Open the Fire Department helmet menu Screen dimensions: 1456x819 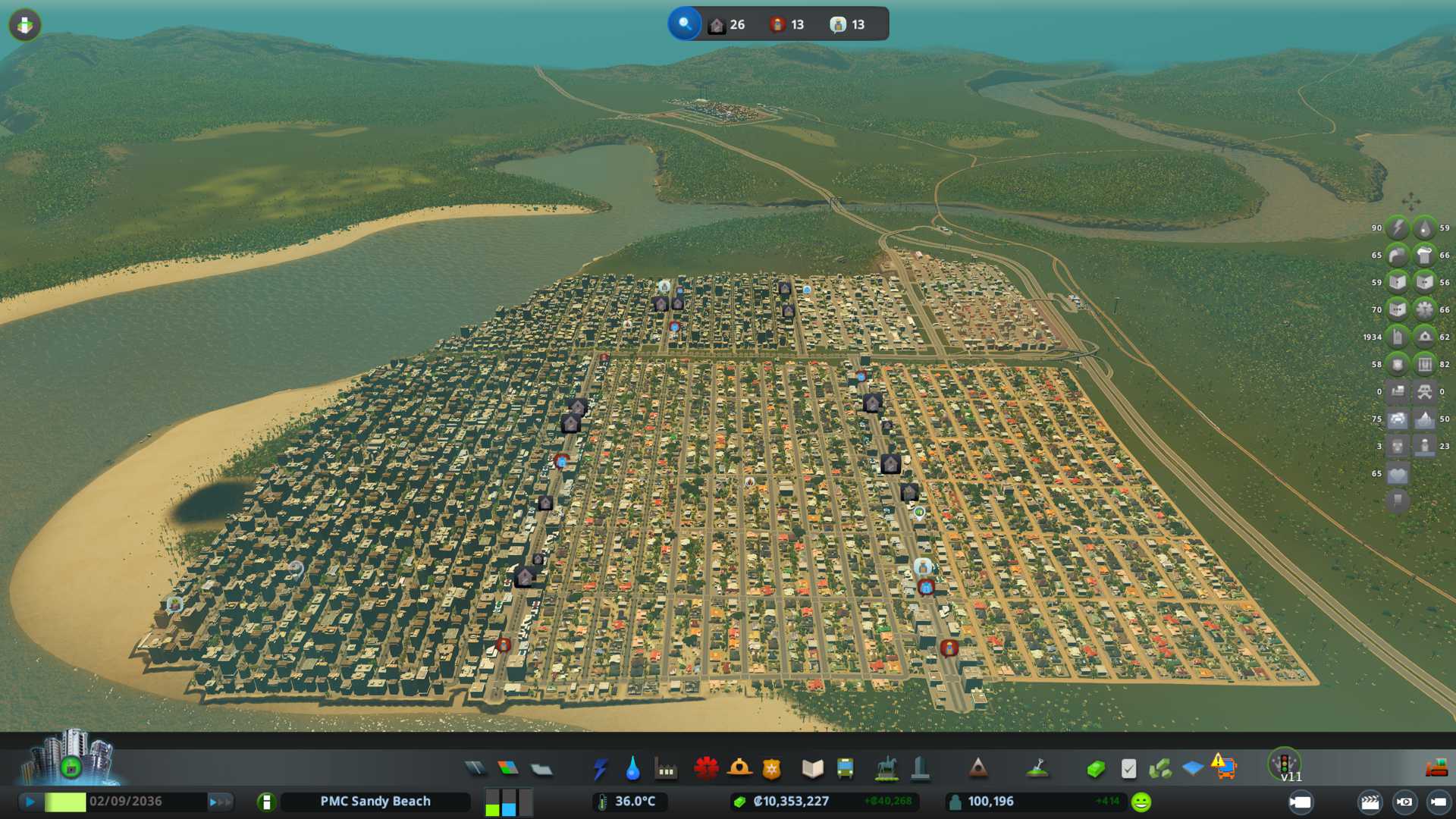(739, 769)
